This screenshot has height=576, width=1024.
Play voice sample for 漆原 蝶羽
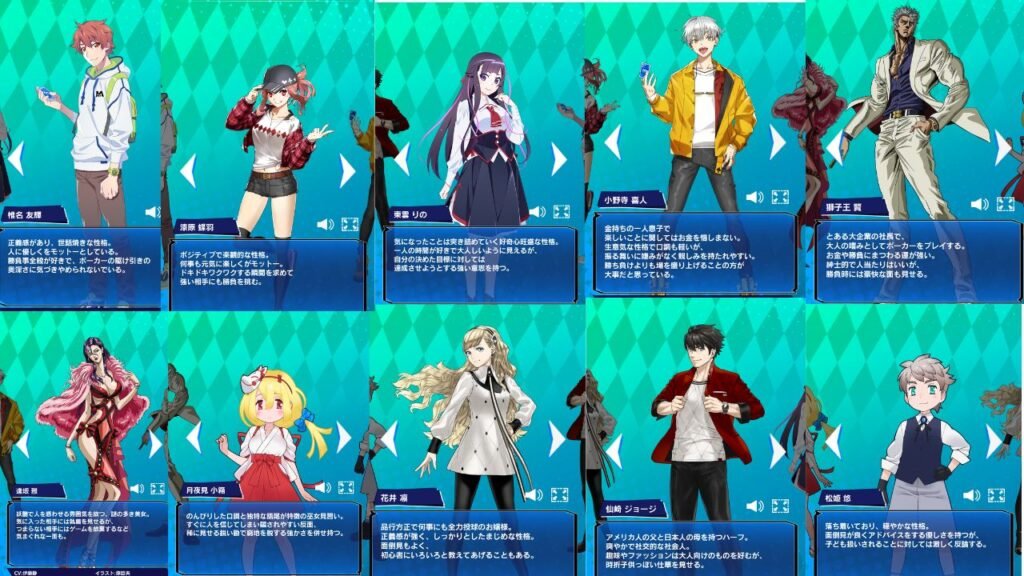pyautogui.click(x=325, y=224)
